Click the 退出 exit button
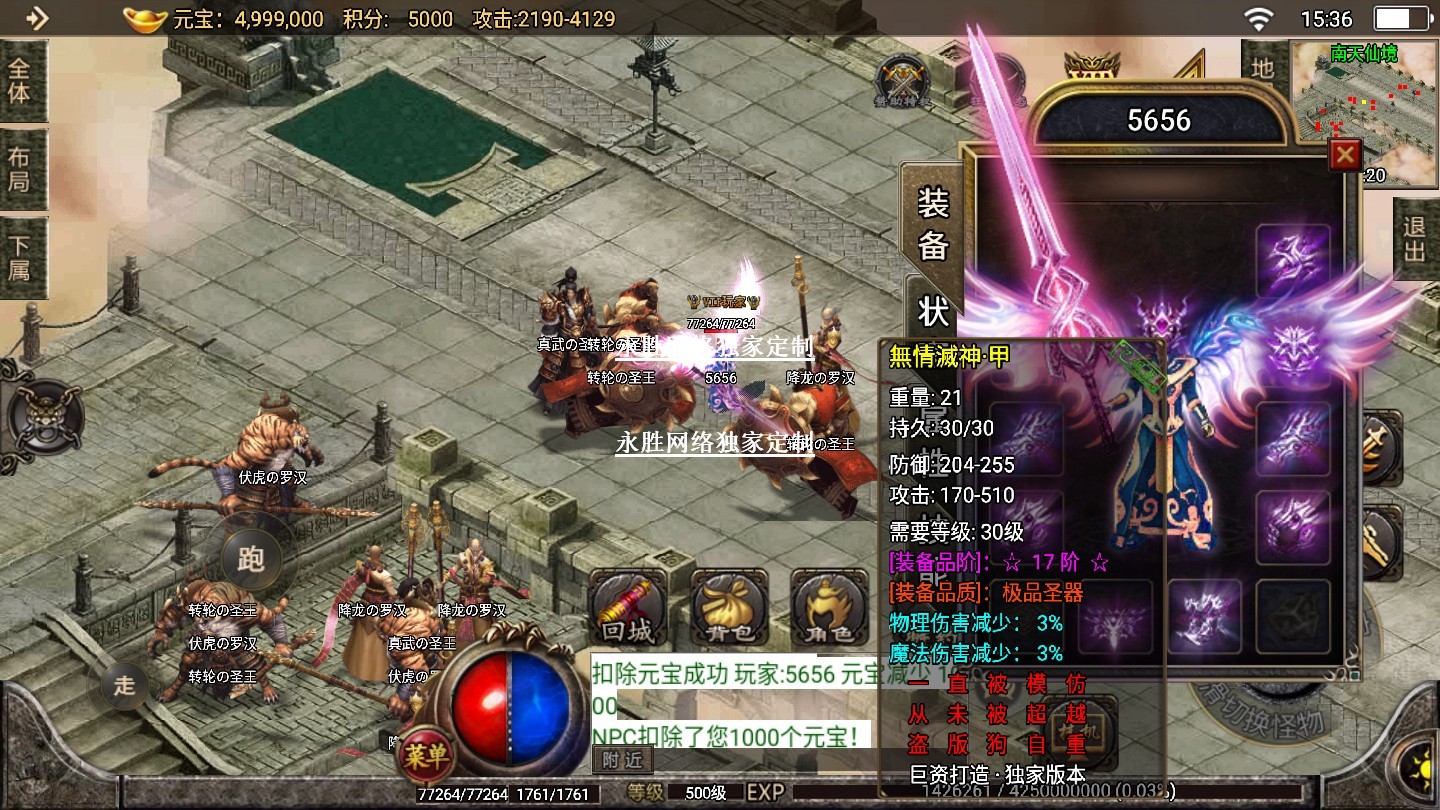1440x810 pixels. pyautogui.click(x=1415, y=238)
